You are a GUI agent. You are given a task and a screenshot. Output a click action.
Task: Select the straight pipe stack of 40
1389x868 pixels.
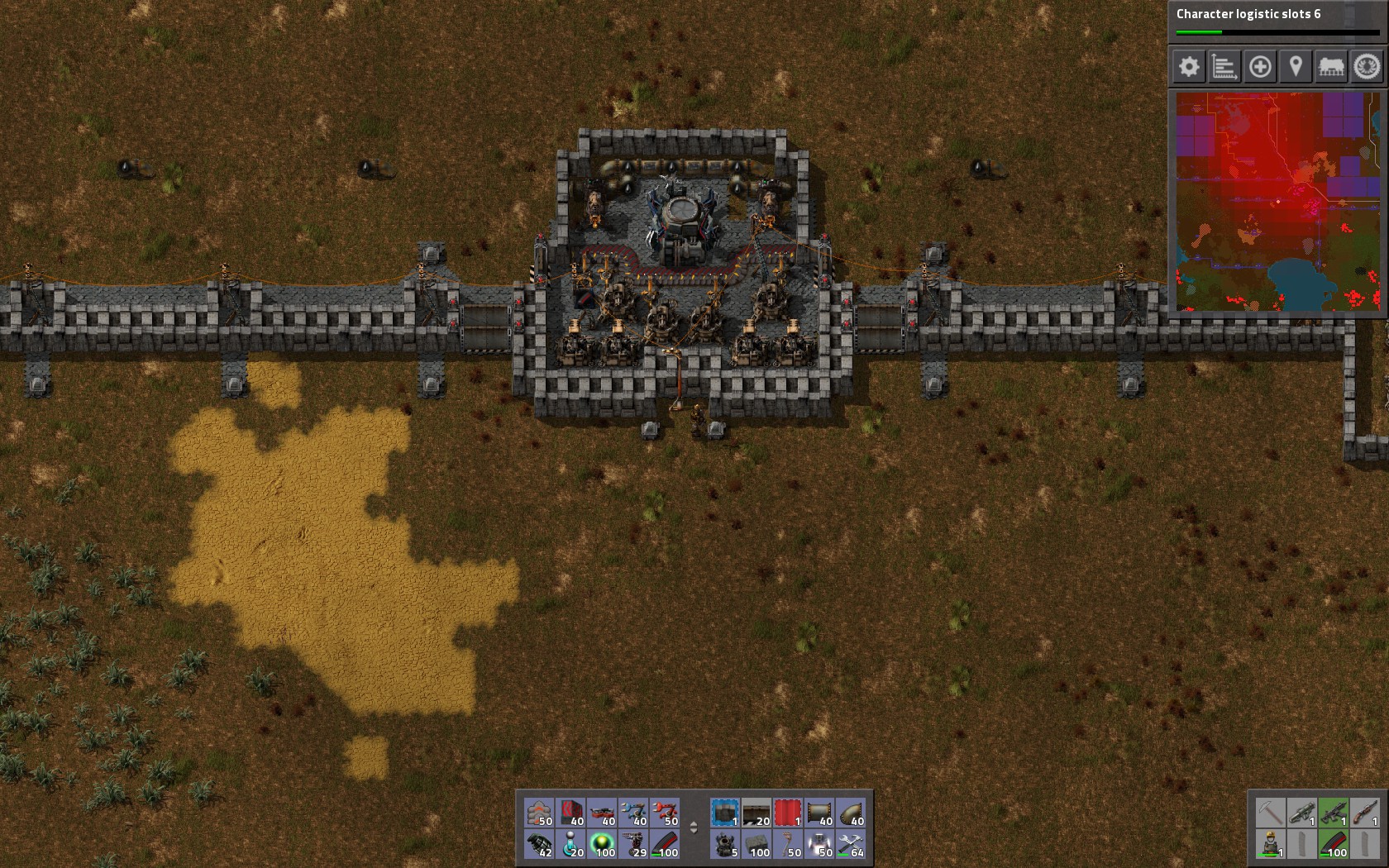(x=819, y=813)
